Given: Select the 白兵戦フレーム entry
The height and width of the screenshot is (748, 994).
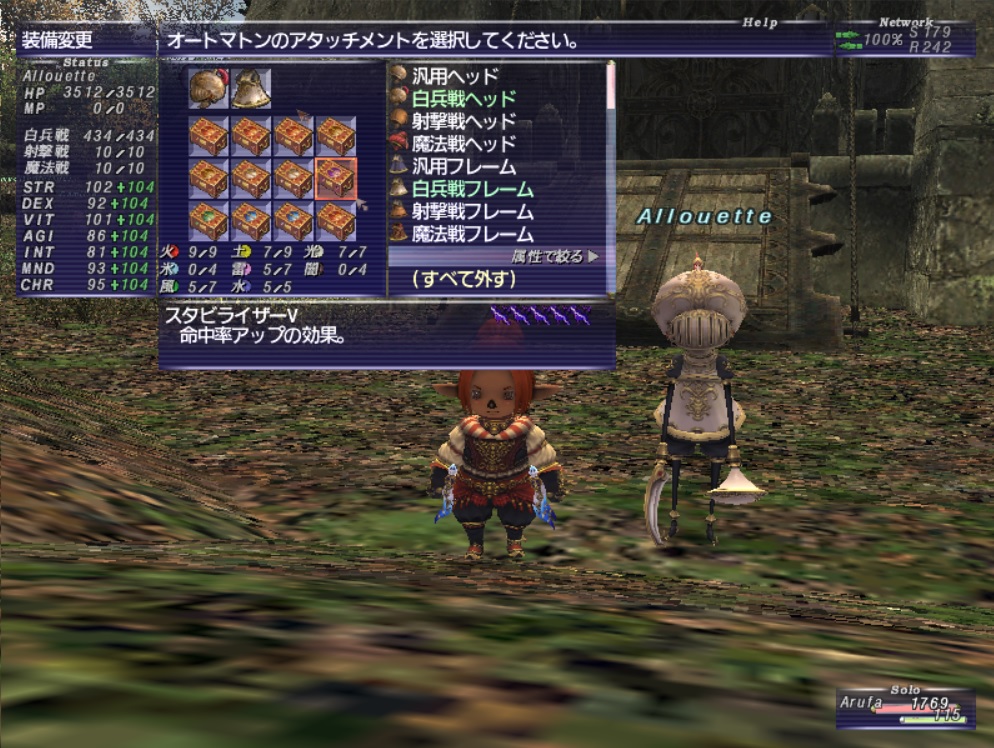Looking at the screenshot, I should click(472, 190).
